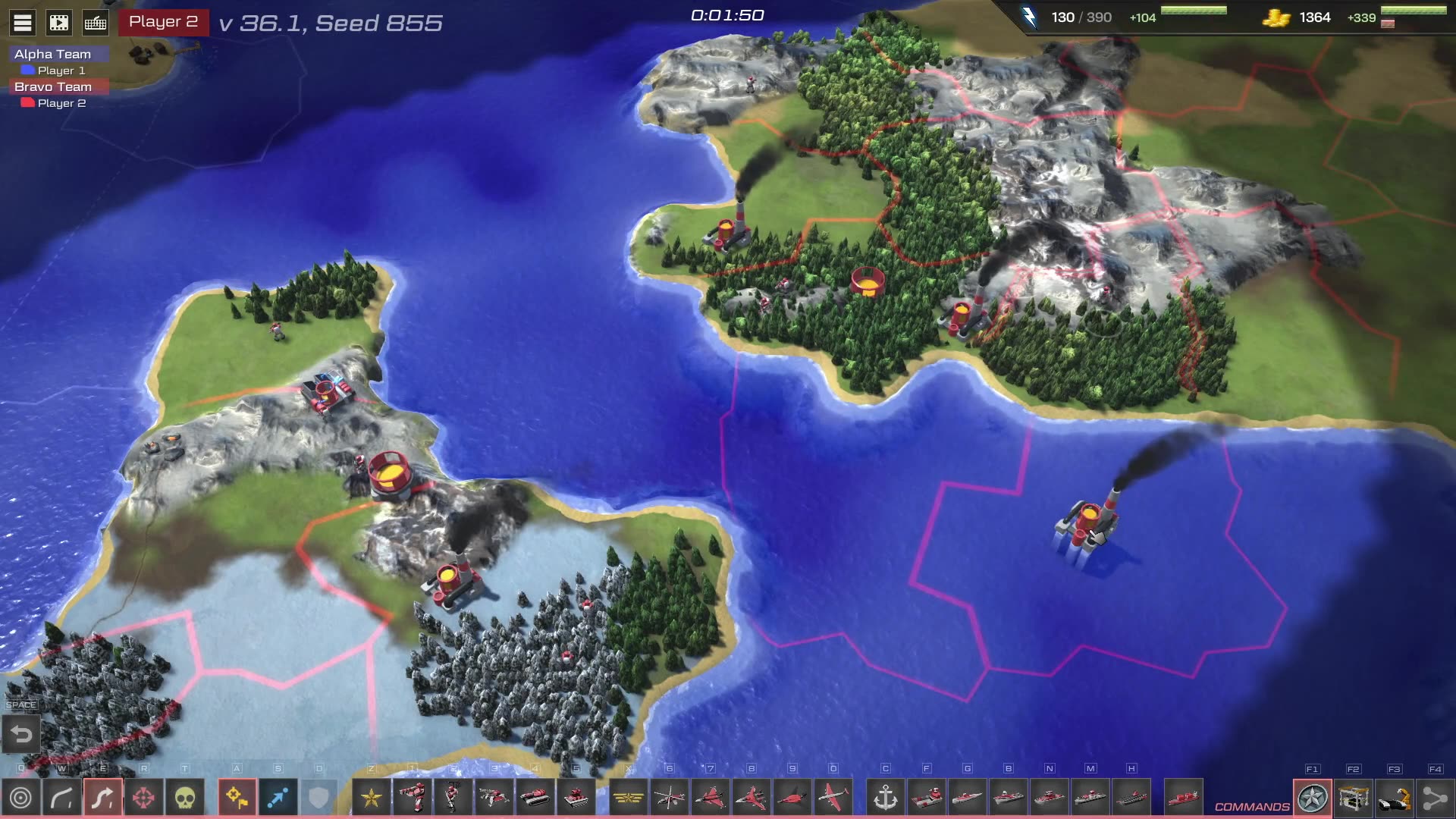Activate the highlighted curved arrow move command
1456x819 pixels.
click(102, 798)
